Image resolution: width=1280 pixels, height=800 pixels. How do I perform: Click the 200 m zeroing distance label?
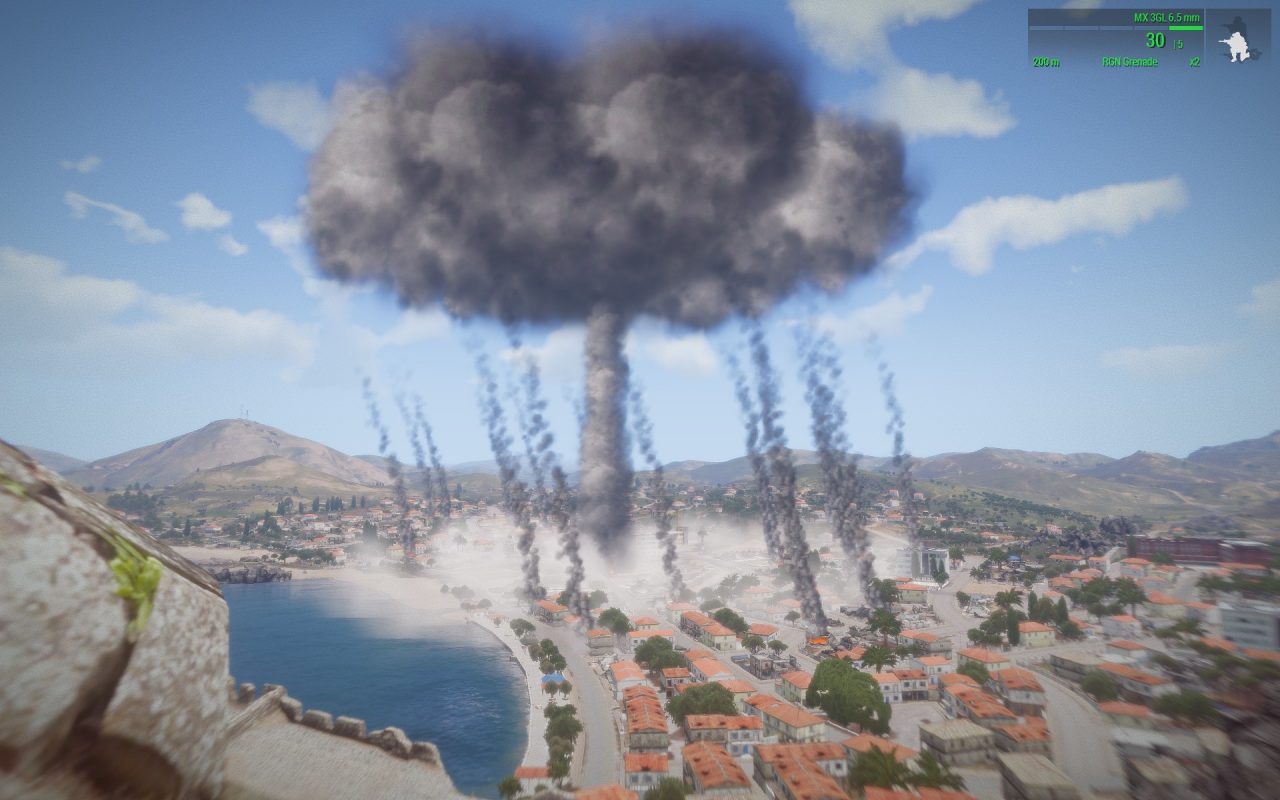point(1046,61)
